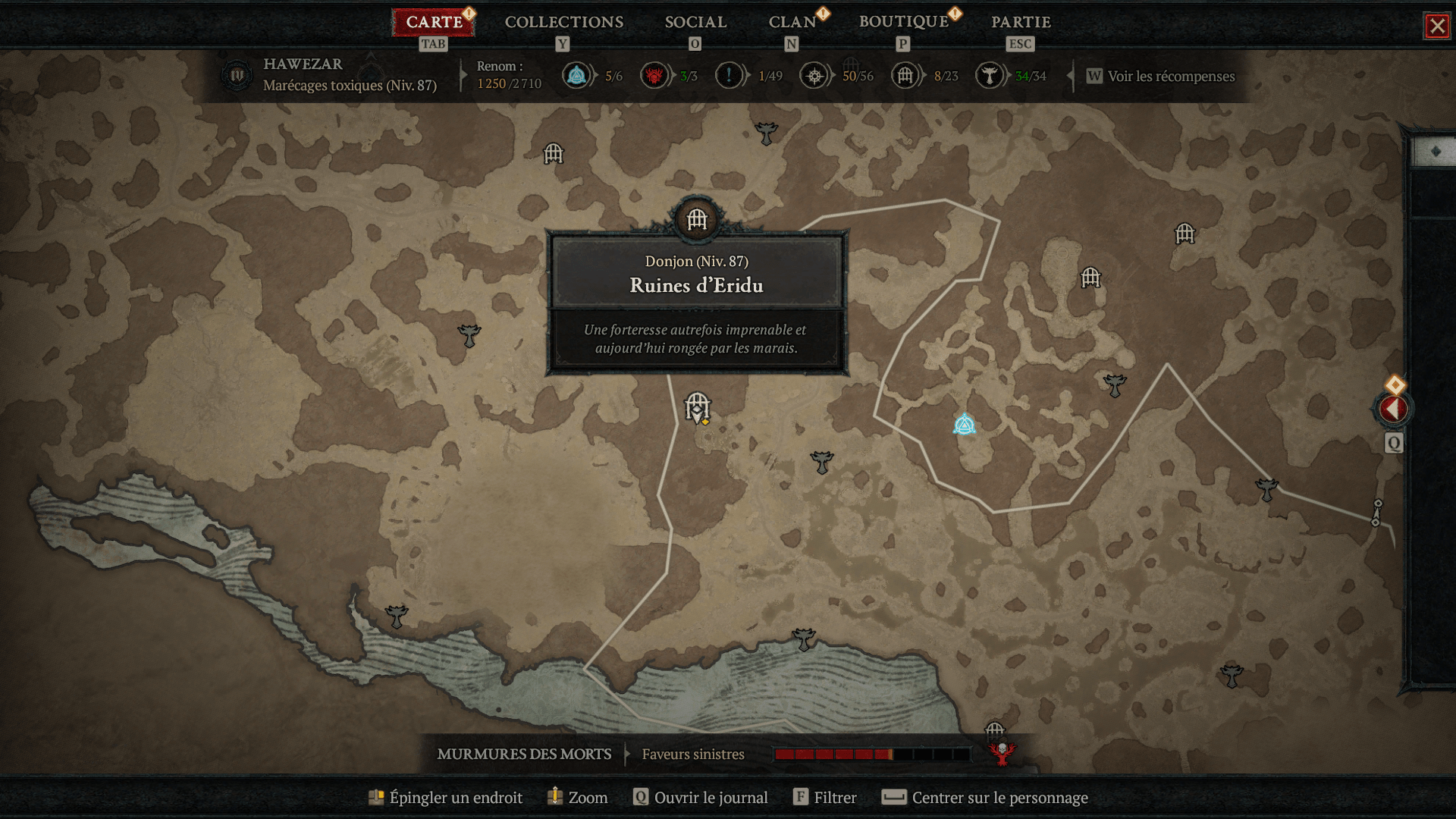Screen dimensions: 1456x819
Task: Open the Boutique shop tab
Action: click(904, 22)
